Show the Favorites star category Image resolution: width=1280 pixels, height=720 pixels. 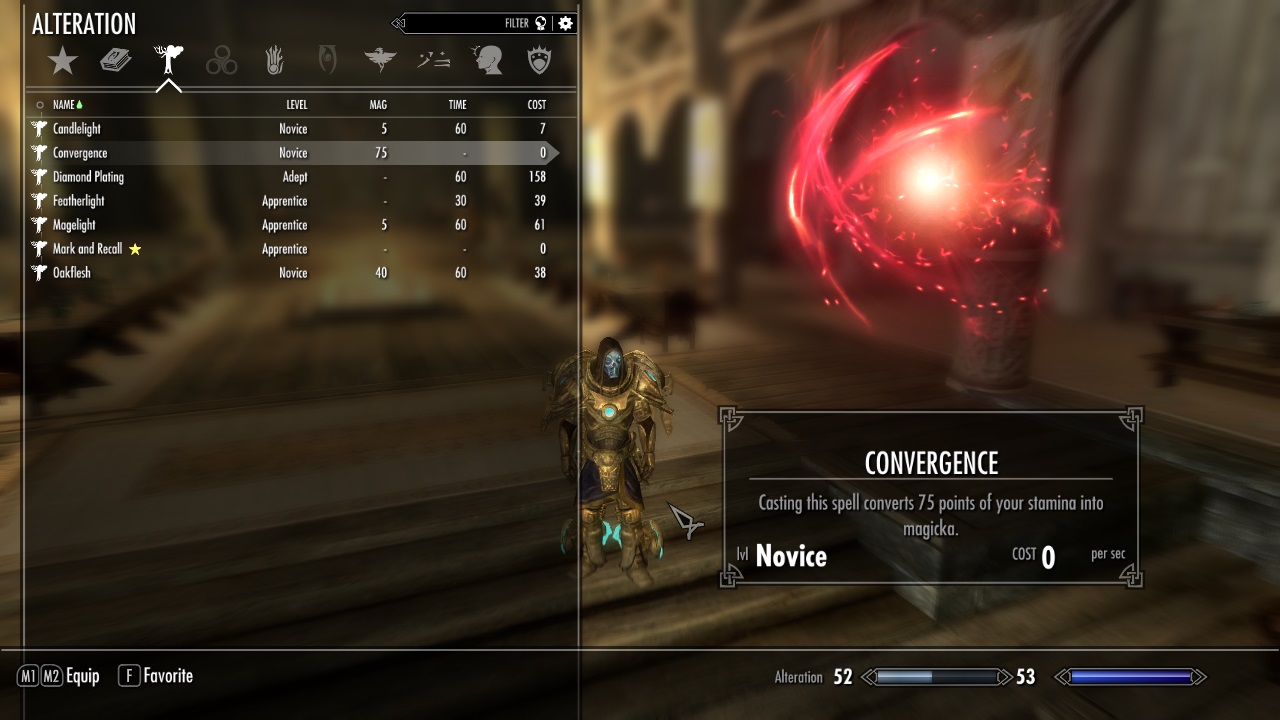click(x=63, y=62)
